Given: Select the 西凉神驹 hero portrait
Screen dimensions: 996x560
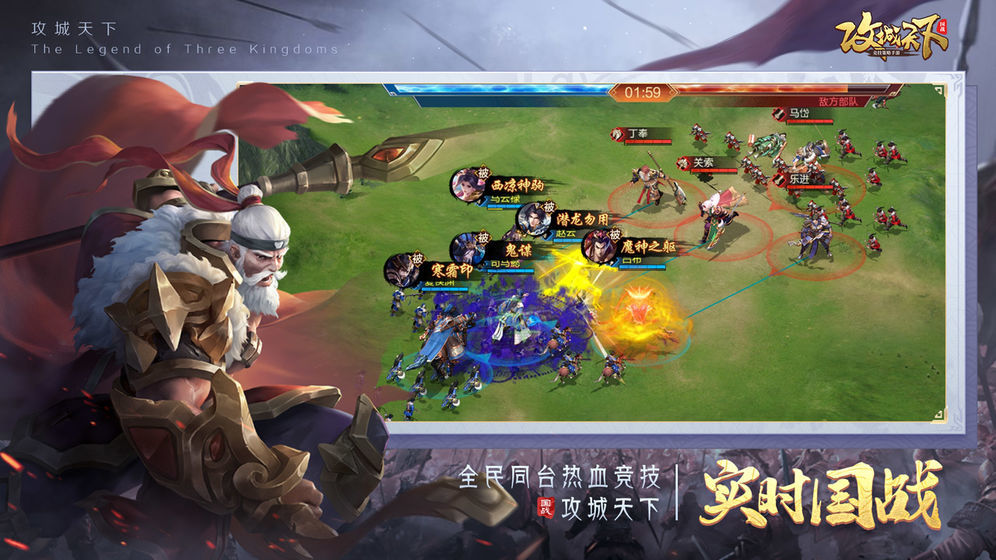Looking at the screenshot, I should pyautogui.click(x=467, y=186).
